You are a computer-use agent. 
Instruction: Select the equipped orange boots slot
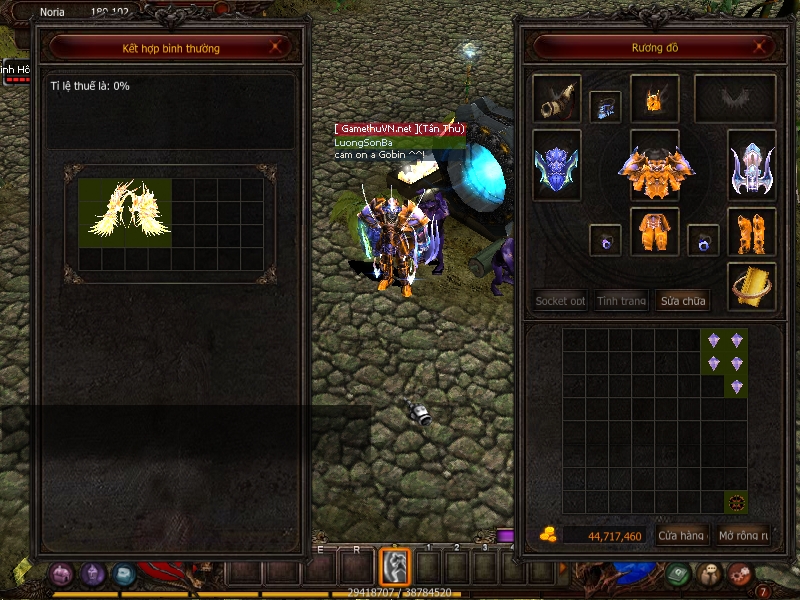point(751,231)
